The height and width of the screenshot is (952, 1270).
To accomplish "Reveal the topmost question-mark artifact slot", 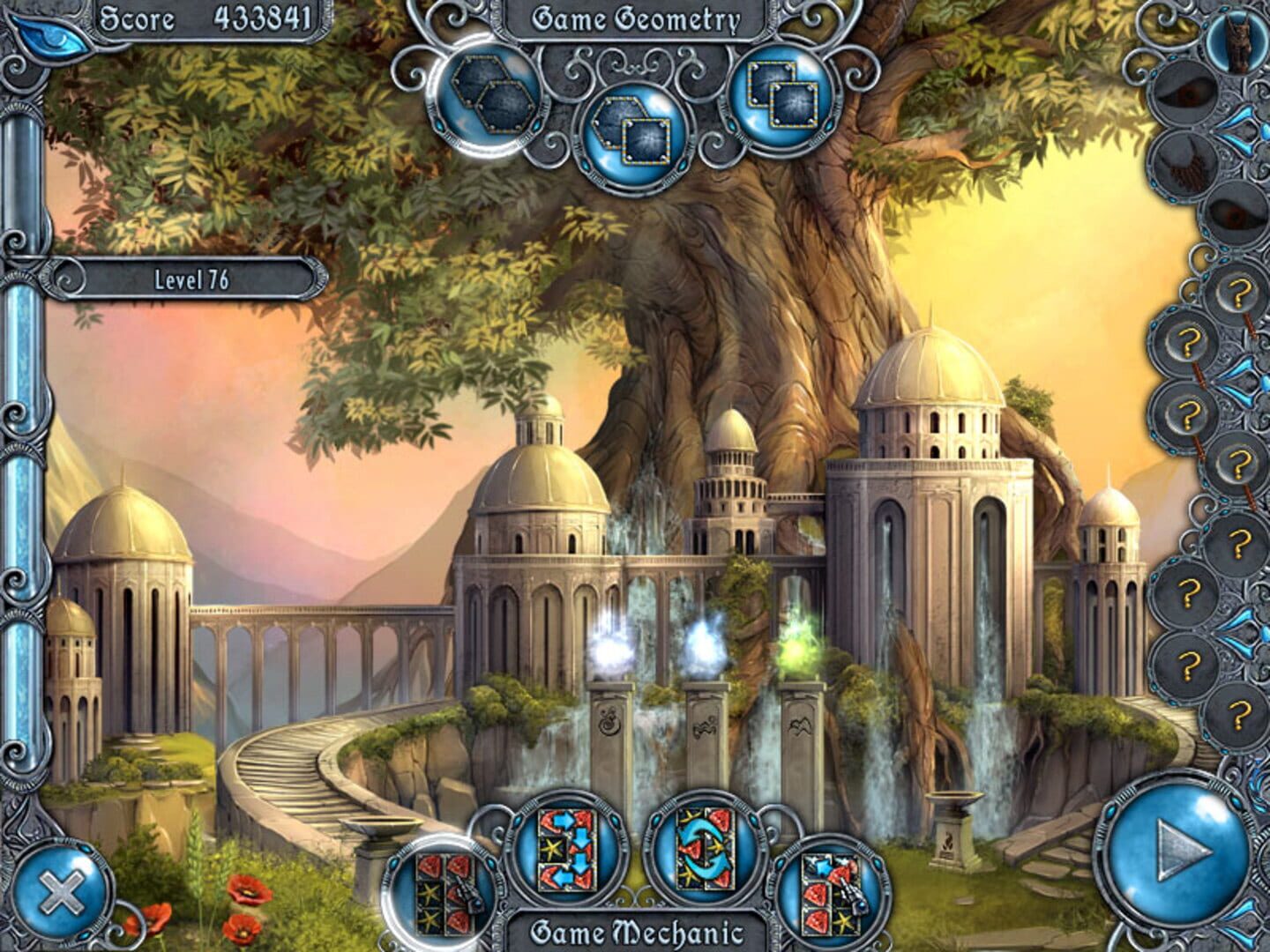I will coord(1238,291).
